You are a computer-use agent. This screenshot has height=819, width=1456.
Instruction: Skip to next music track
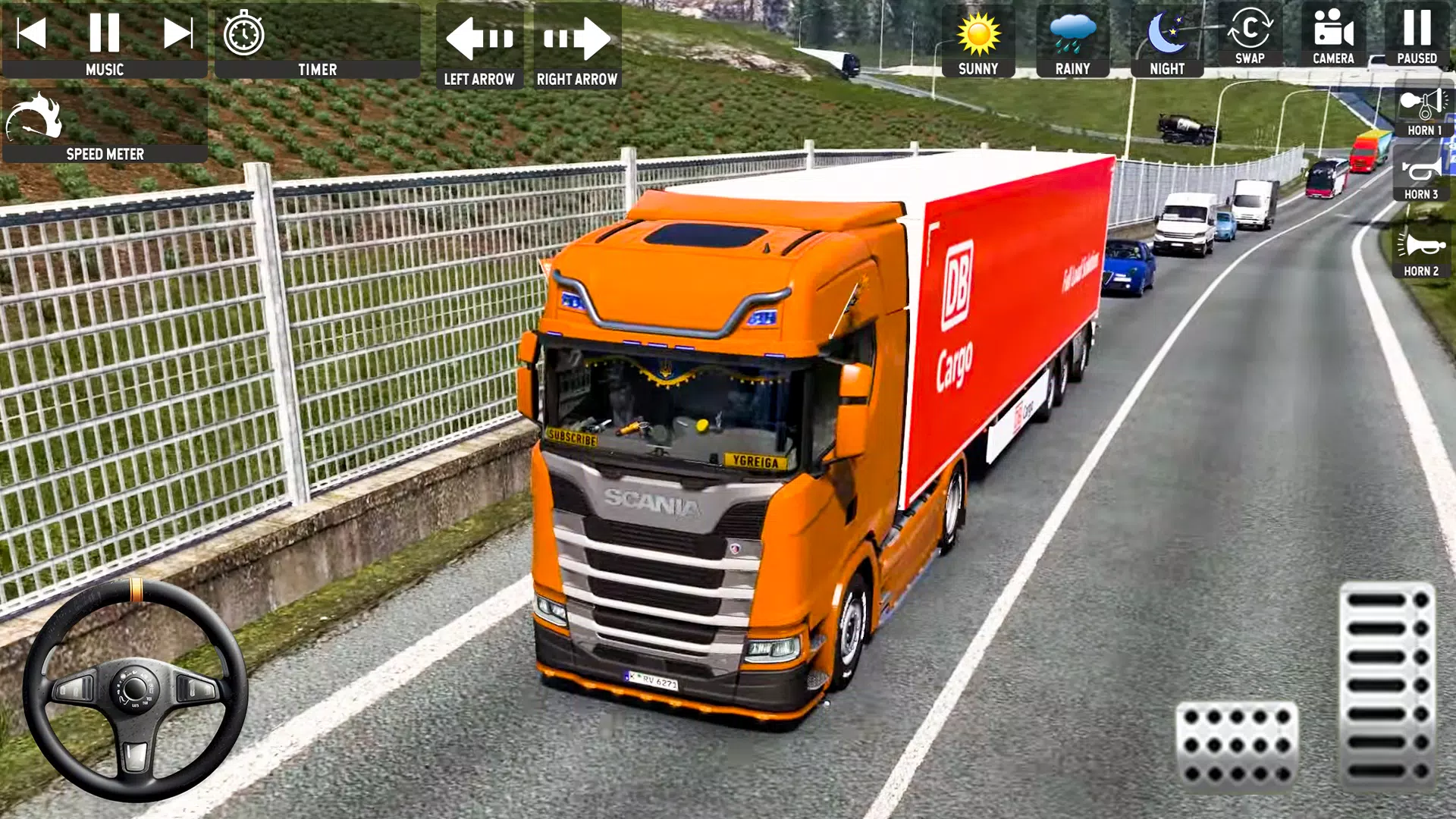coord(179,32)
